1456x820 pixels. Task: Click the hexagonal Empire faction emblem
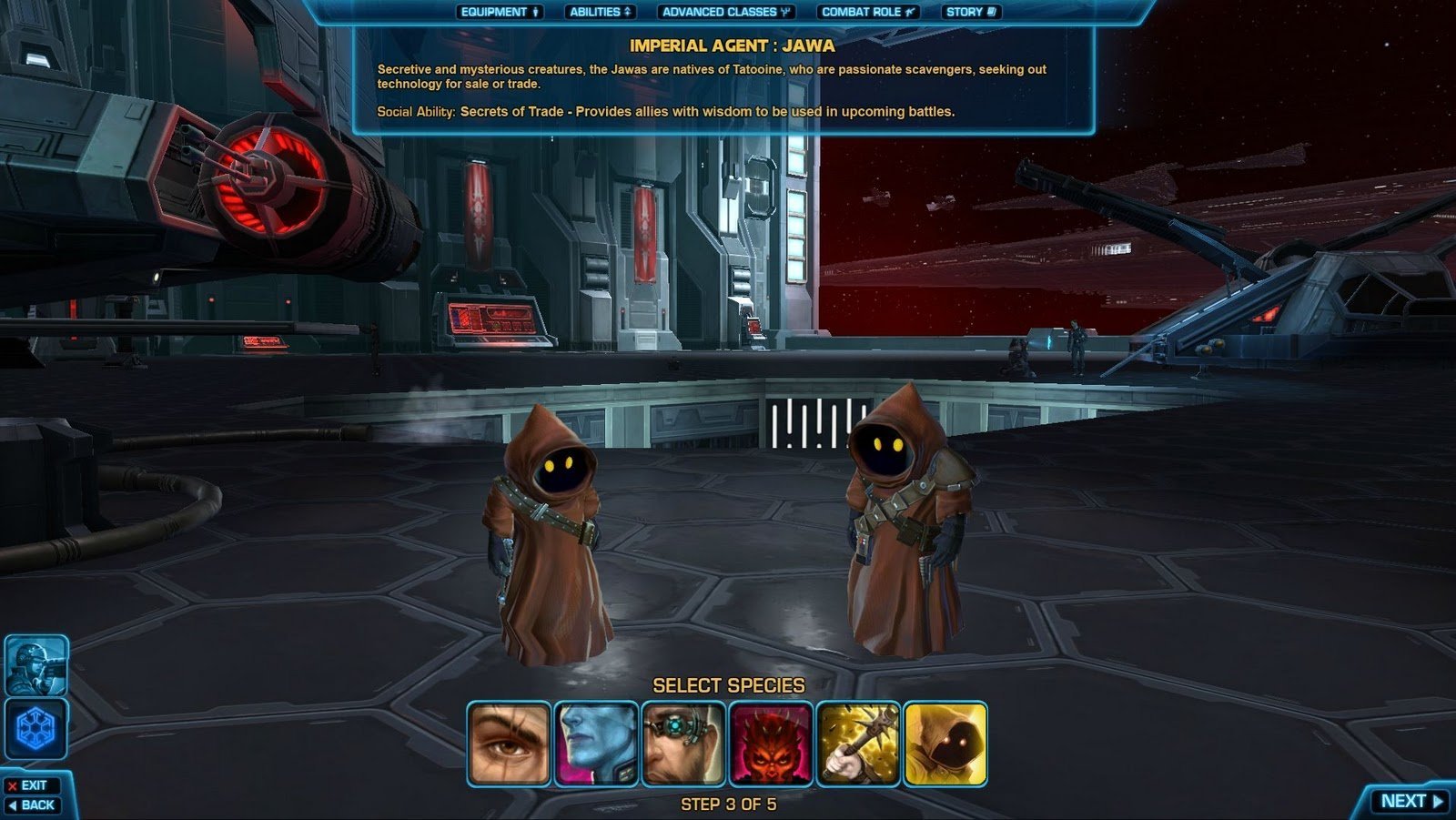click(36, 729)
